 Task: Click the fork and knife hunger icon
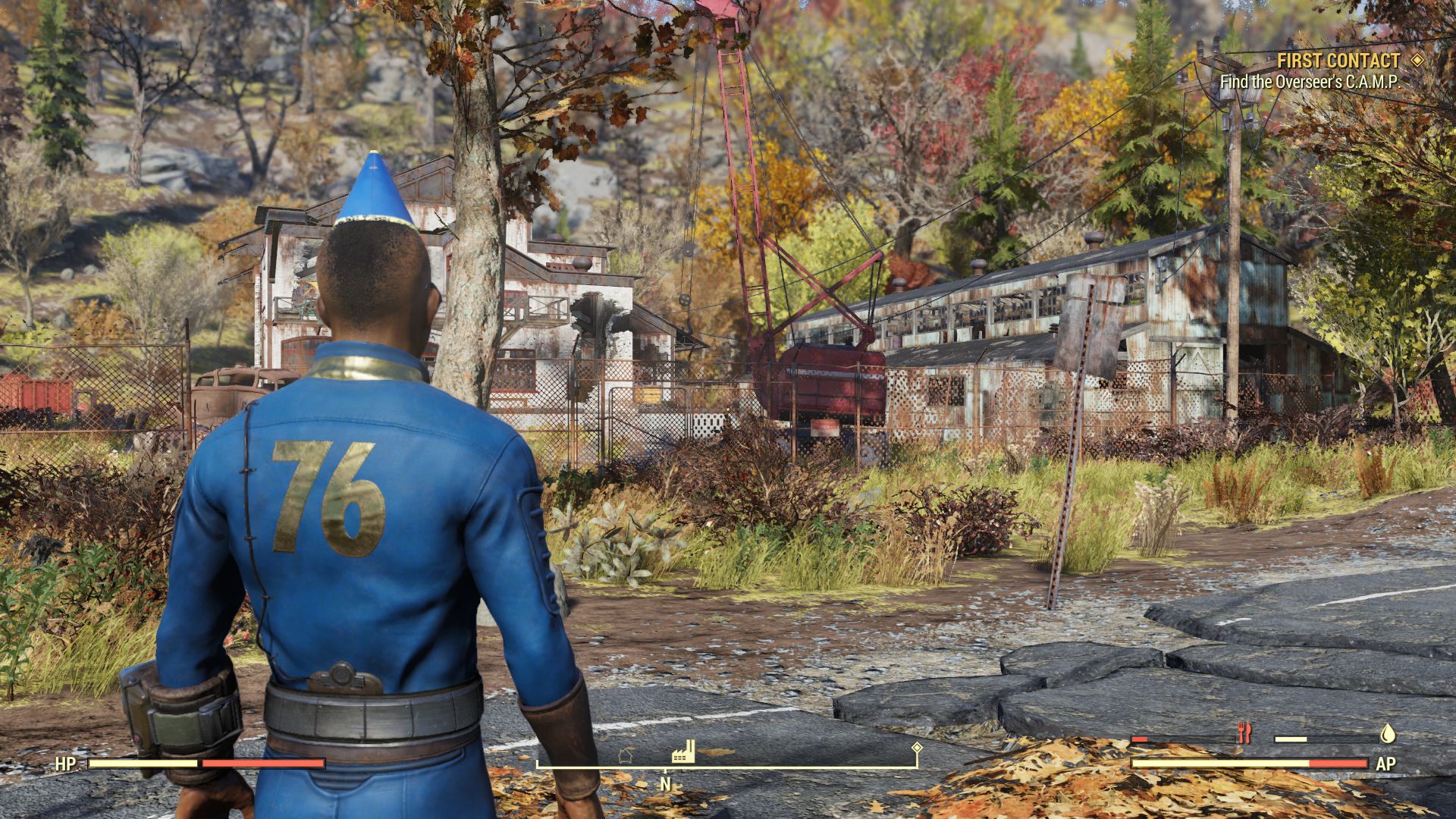[x=1244, y=733]
